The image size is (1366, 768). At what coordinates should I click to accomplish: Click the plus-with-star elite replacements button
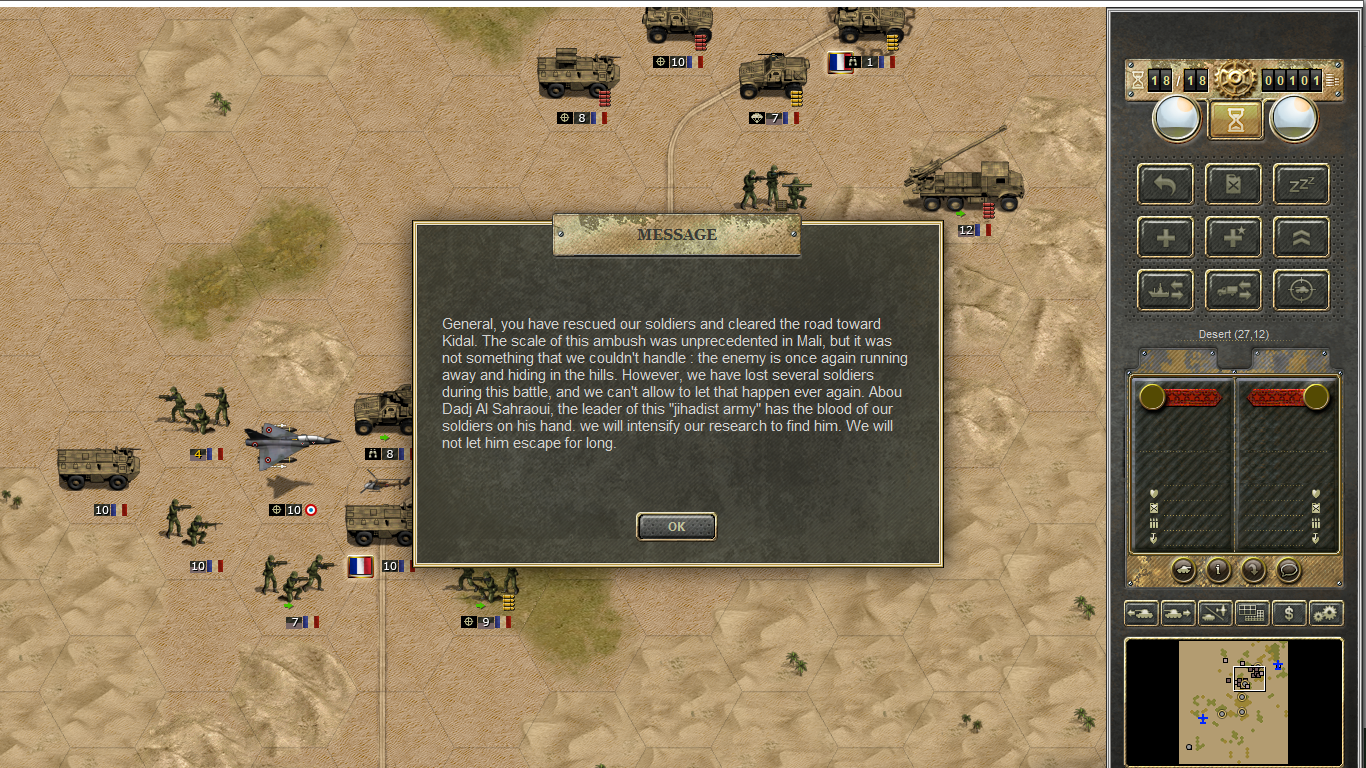(1233, 237)
